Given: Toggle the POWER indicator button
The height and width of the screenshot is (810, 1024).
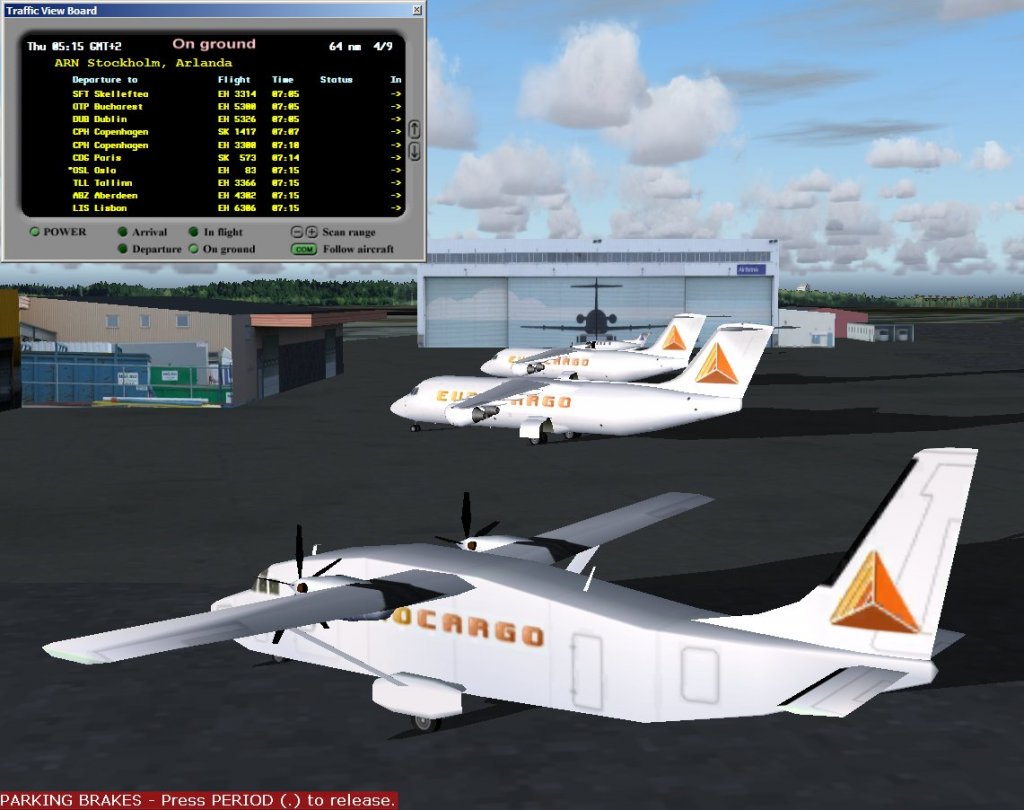Looking at the screenshot, I should 34,232.
